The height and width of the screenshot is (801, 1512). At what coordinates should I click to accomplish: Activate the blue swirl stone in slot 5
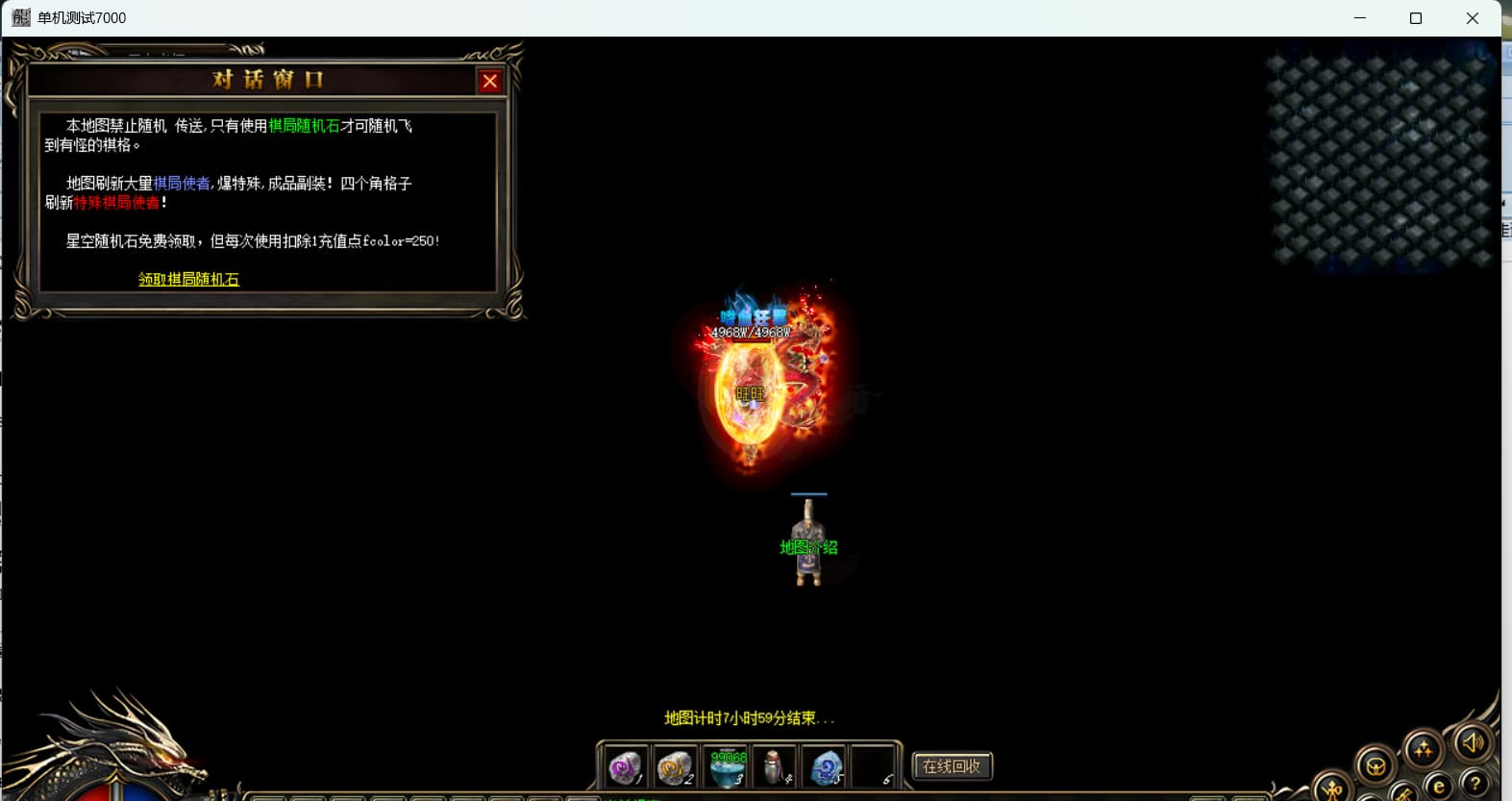[x=826, y=768]
